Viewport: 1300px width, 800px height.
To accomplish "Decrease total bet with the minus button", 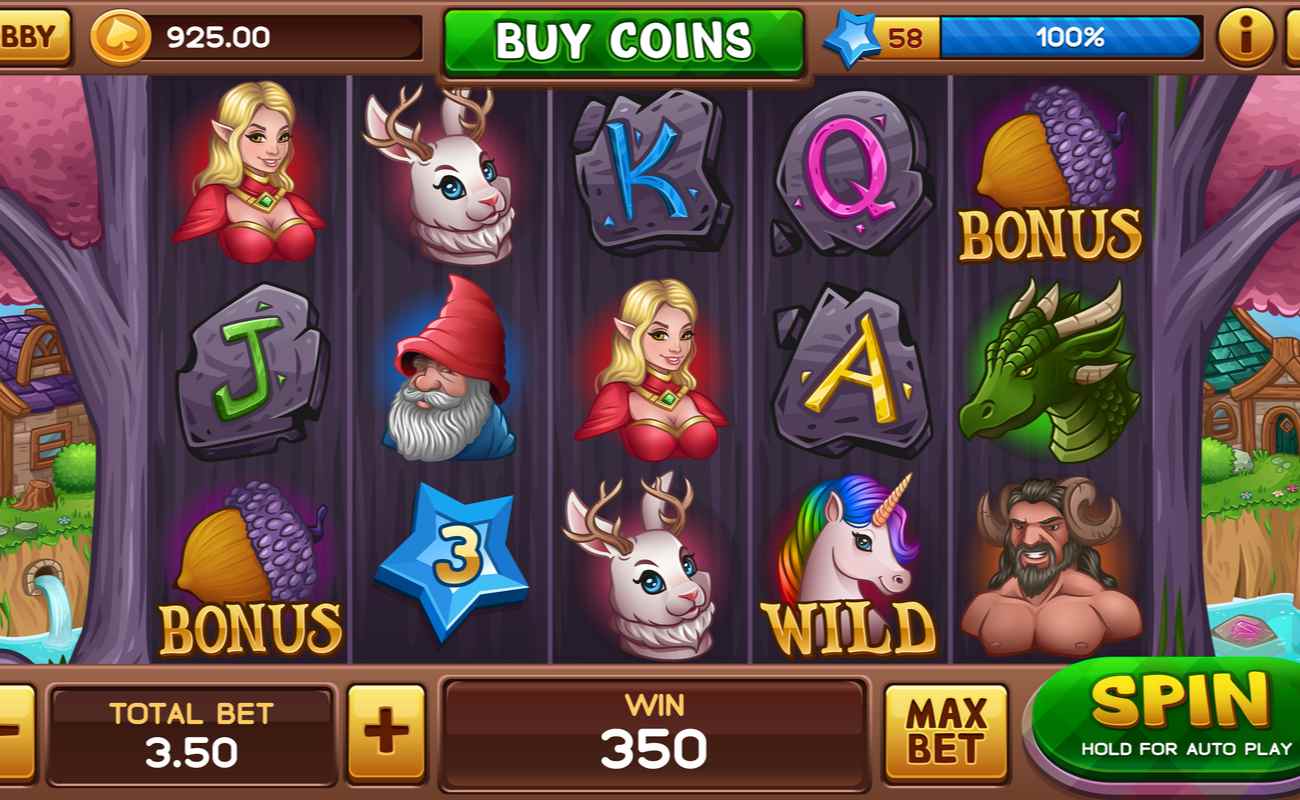I will click(14, 732).
